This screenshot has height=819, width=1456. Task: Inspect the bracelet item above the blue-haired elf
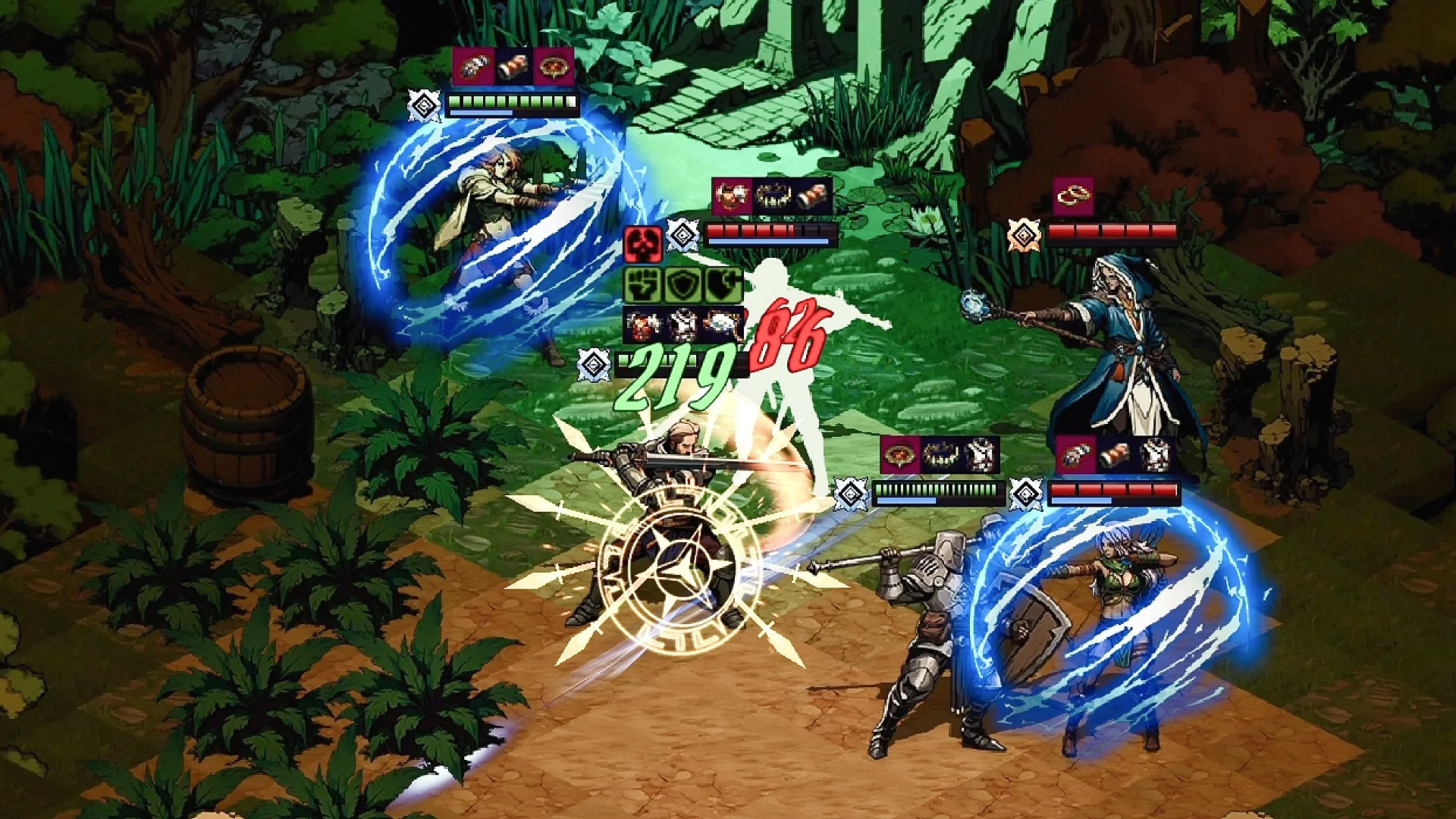1075,455
